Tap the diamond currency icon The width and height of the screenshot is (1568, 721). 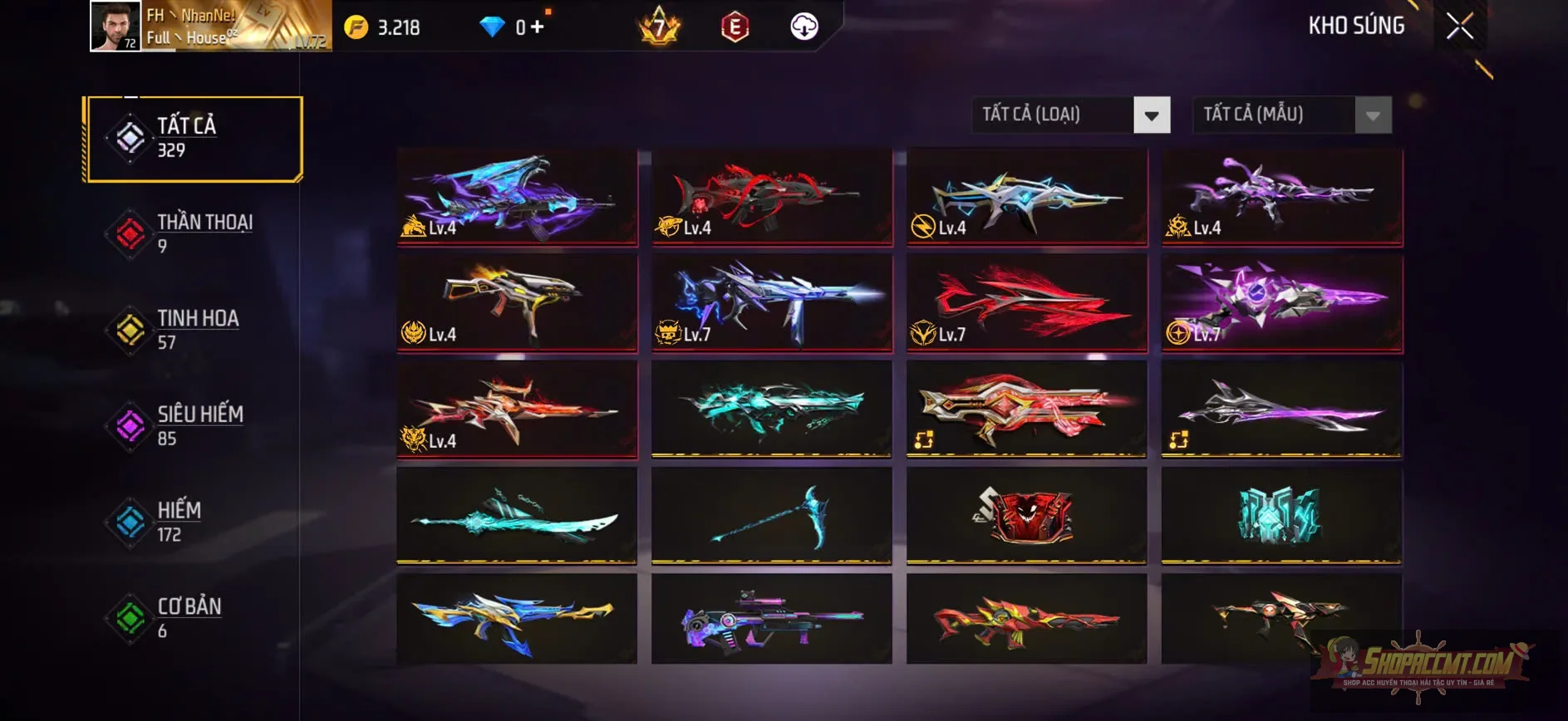(x=496, y=27)
